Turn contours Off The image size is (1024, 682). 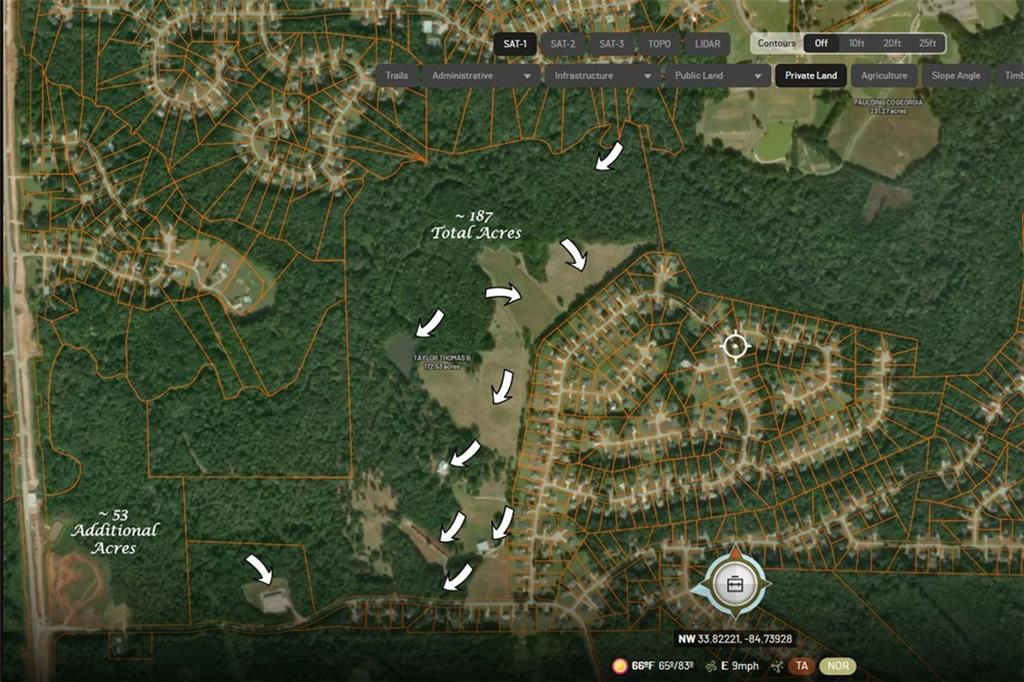click(x=821, y=44)
